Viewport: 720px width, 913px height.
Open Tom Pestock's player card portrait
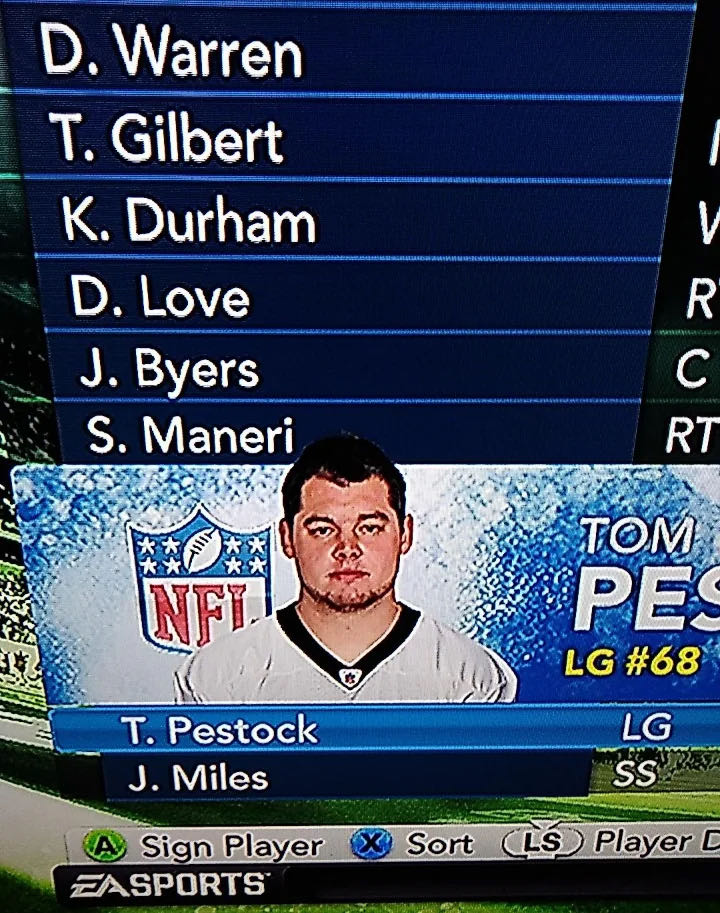click(343, 575)
